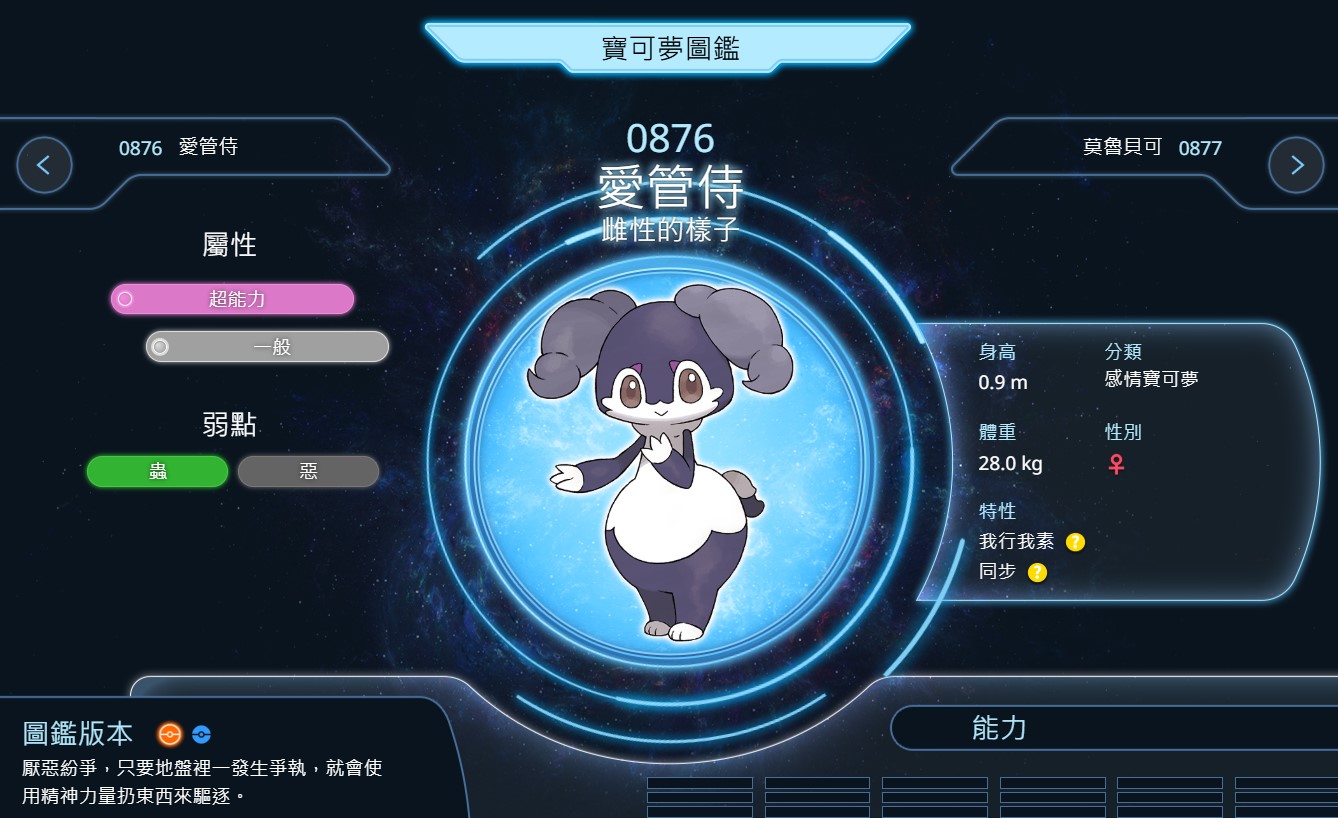This screenshot has height=818, width=1338.
Task: Open the 莫魯貝可 0877 entry
Action: pos(1151,148)
